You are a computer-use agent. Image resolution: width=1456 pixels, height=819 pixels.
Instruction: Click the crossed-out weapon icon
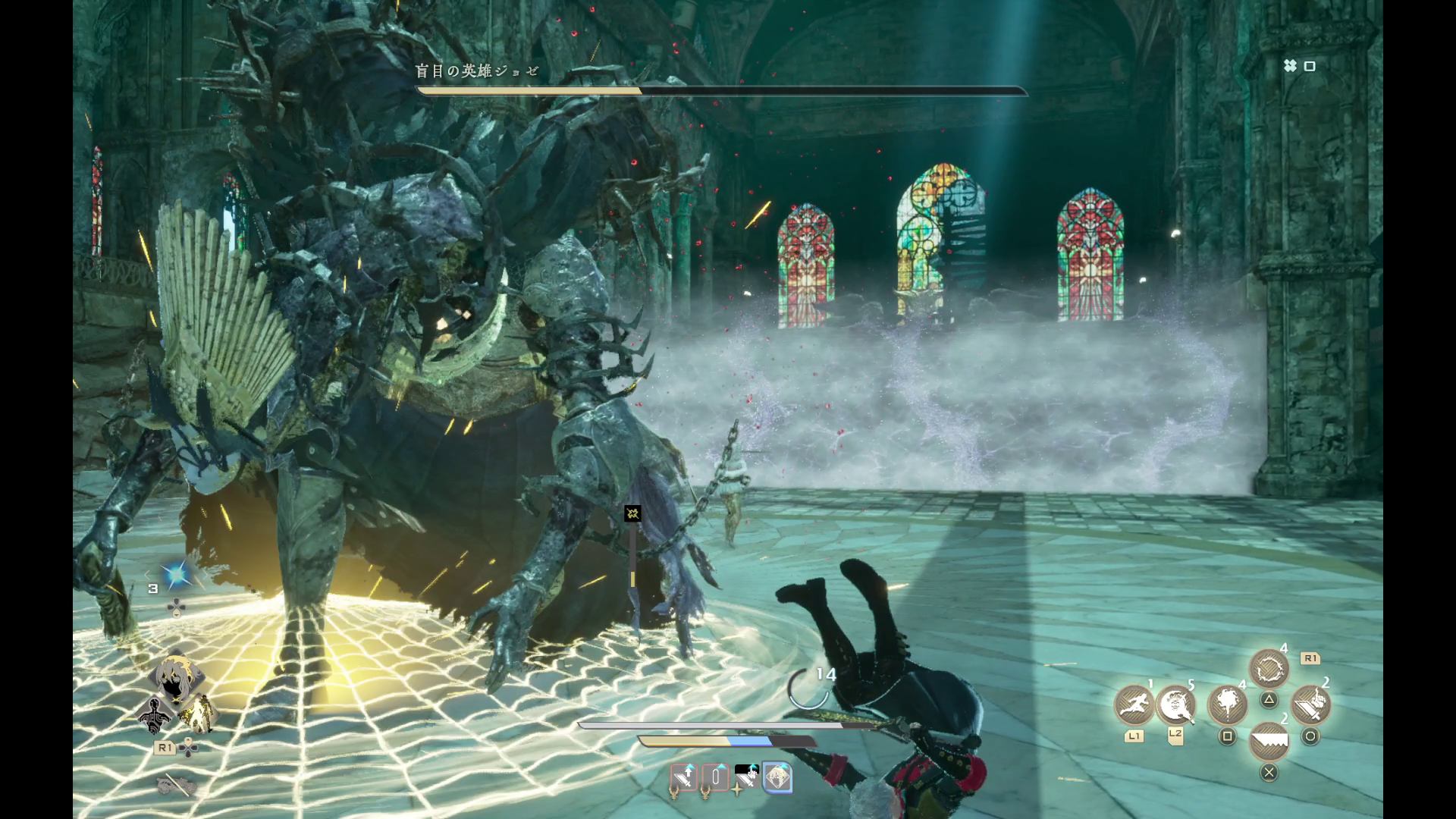[177, 785]
